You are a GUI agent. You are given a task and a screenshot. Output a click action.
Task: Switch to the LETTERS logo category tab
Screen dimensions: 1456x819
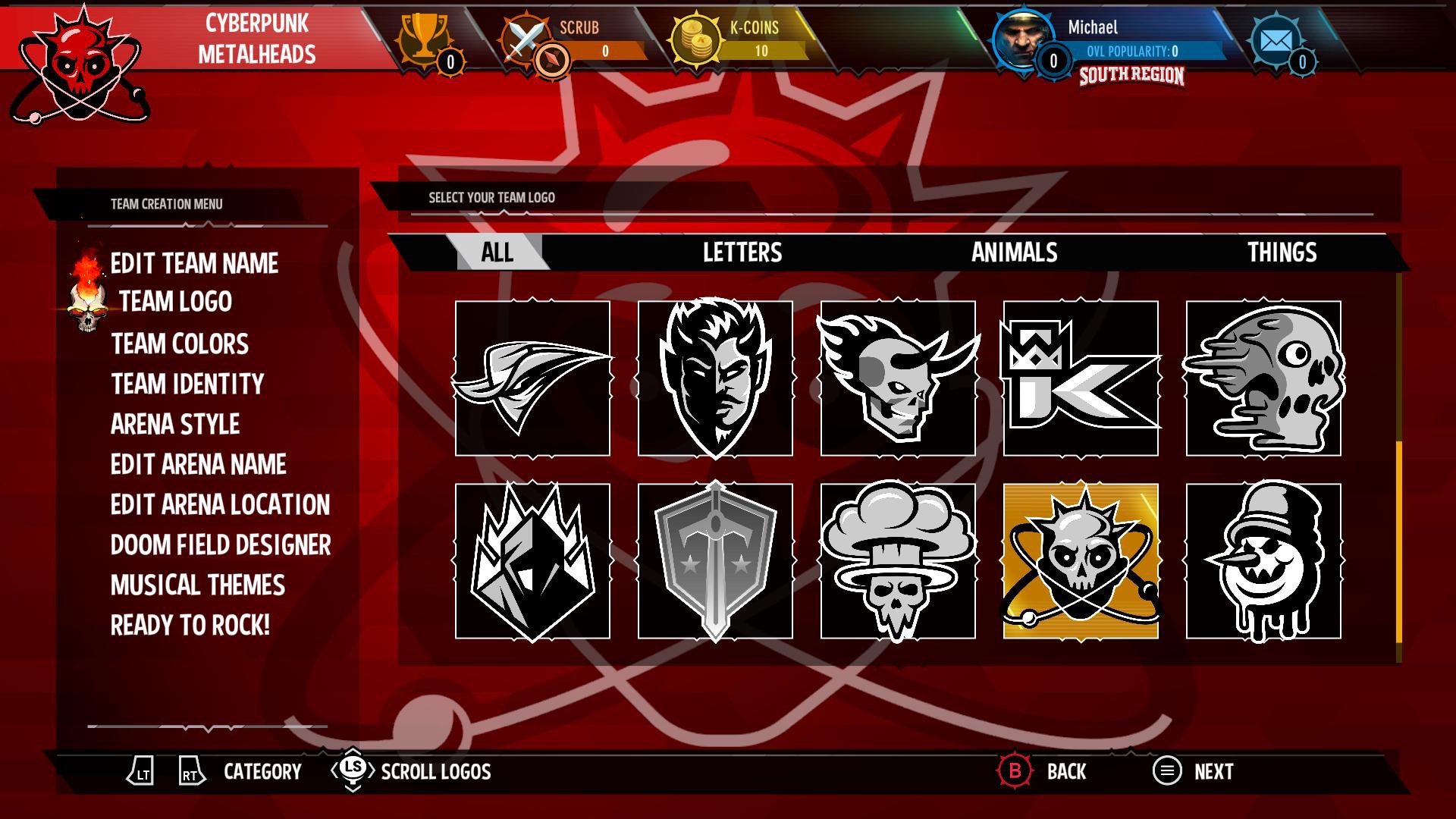coord(742,253)
